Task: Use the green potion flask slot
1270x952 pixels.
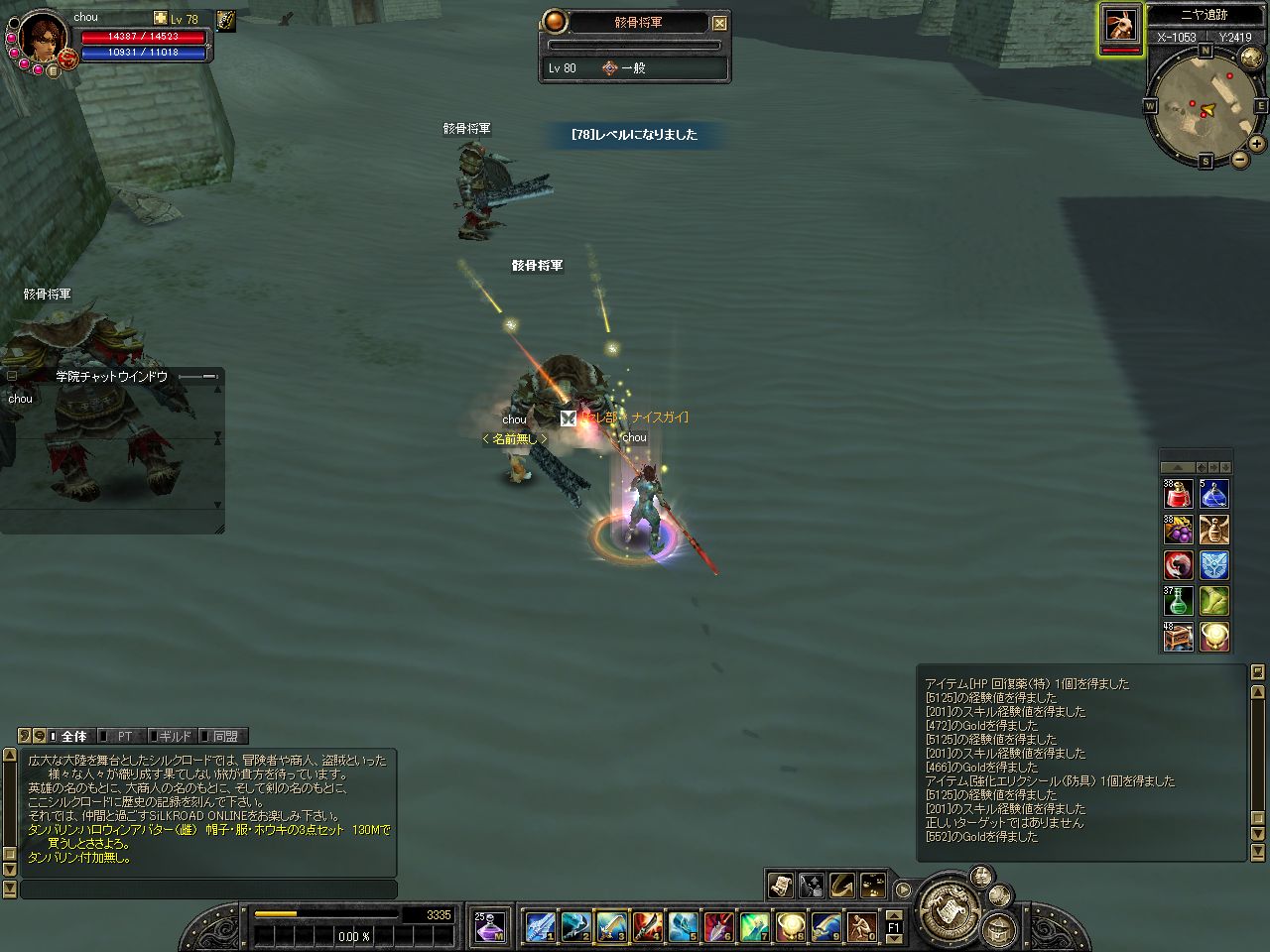Action: pos(1178,601)
